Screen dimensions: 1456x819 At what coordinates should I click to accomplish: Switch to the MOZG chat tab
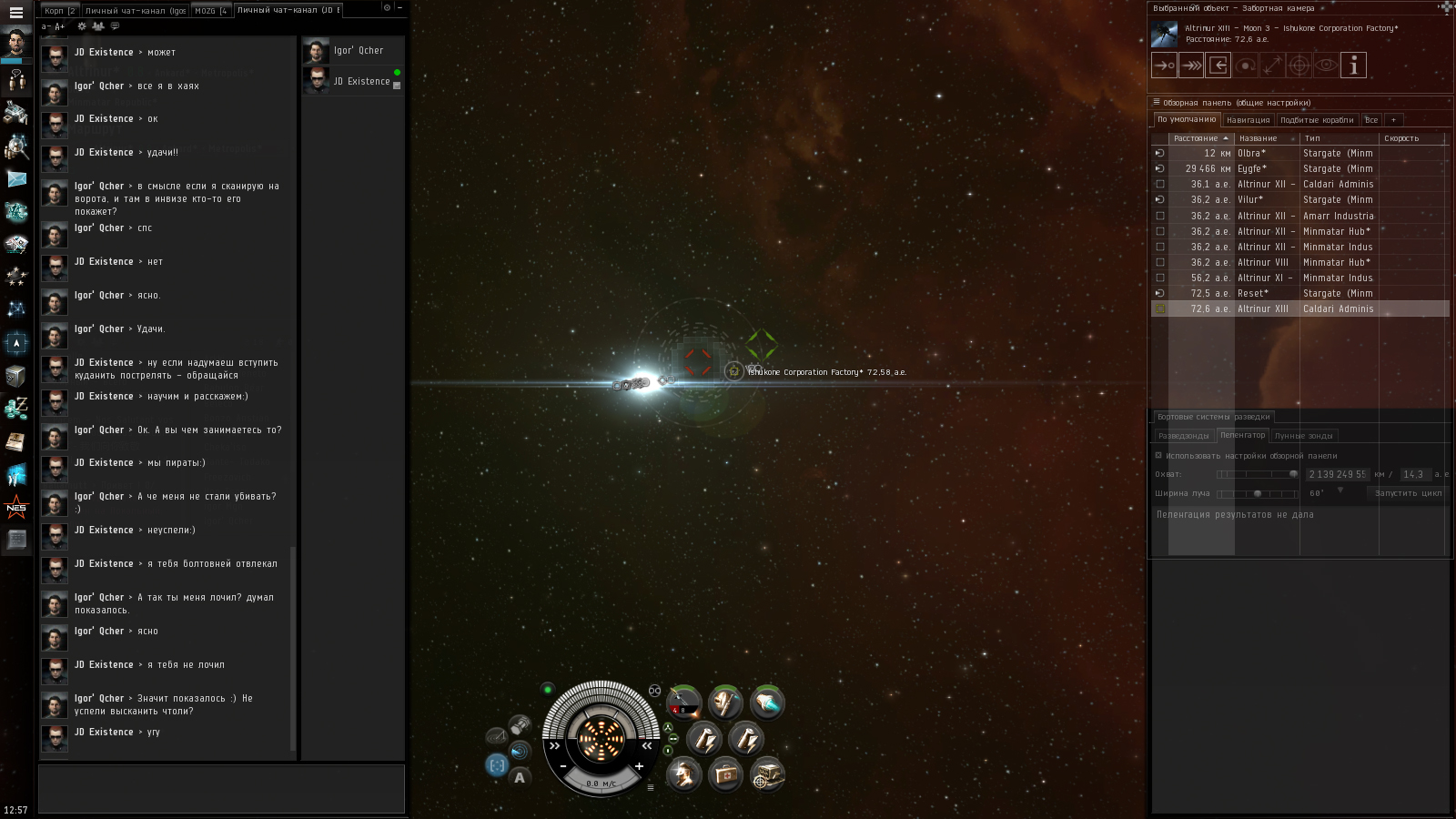coord(210,11)
